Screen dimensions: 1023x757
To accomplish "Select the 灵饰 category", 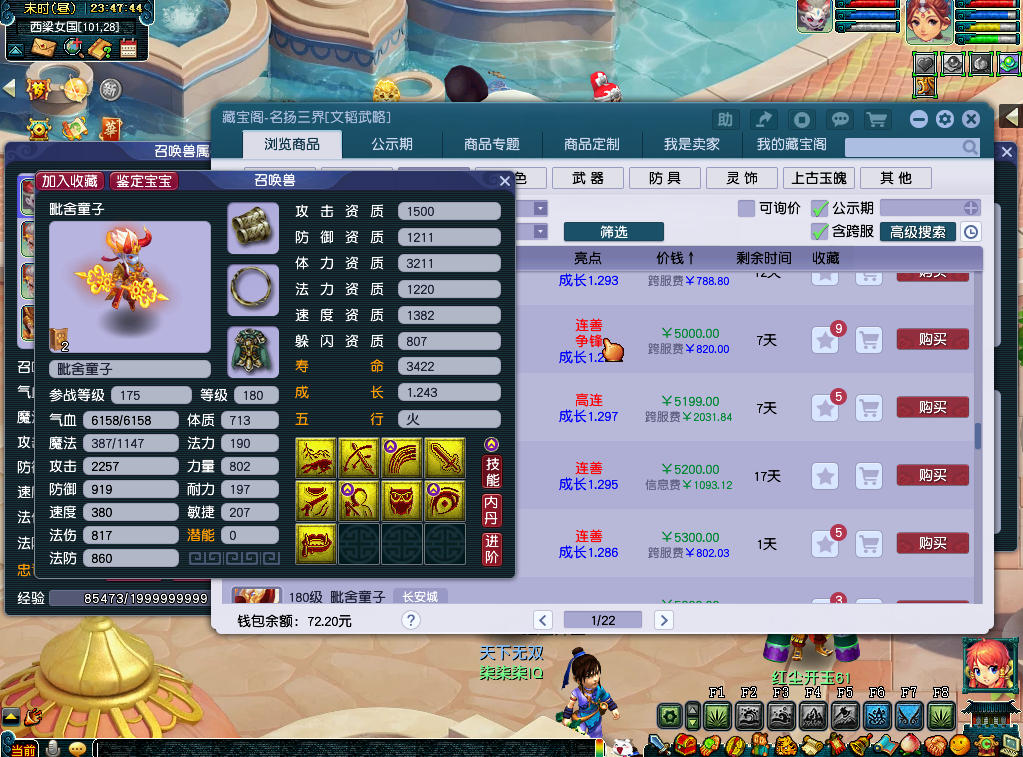I will [x=742, y=178].
